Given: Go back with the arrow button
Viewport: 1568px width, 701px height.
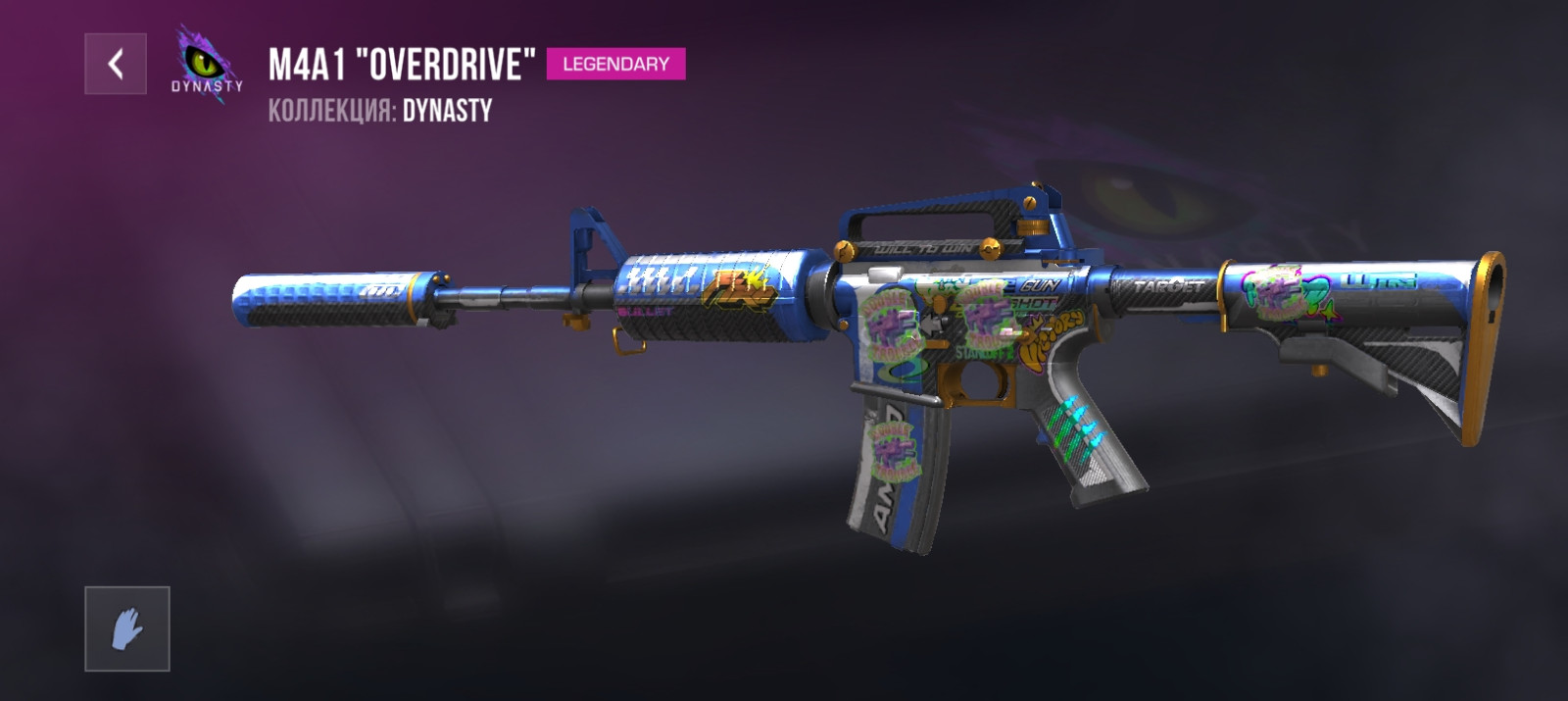Looking at the screenshot, I should coord(116,65).
